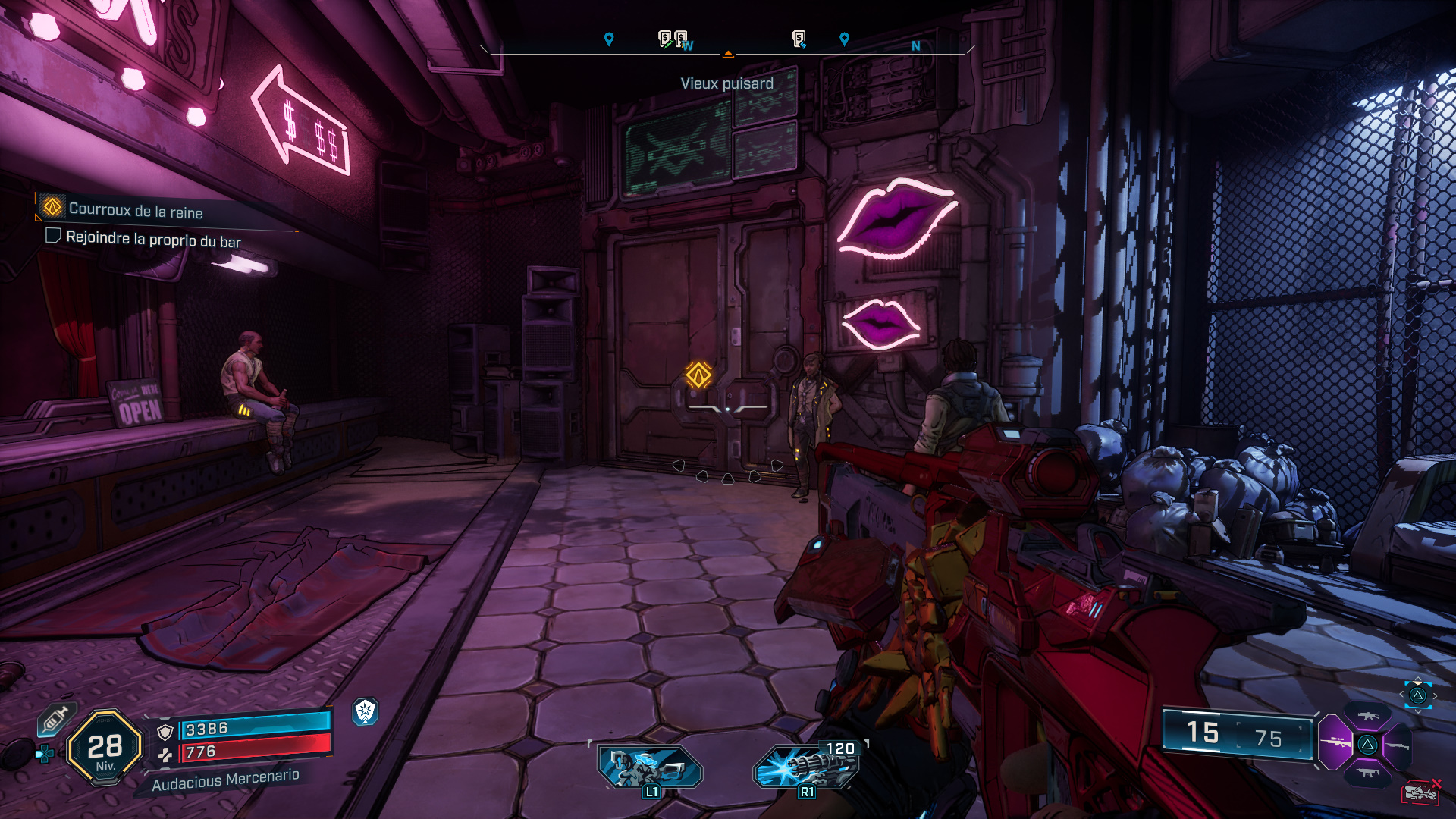1456x819 pixels.
Task: Activate the left action skill icon
Action: pos(650,767)
